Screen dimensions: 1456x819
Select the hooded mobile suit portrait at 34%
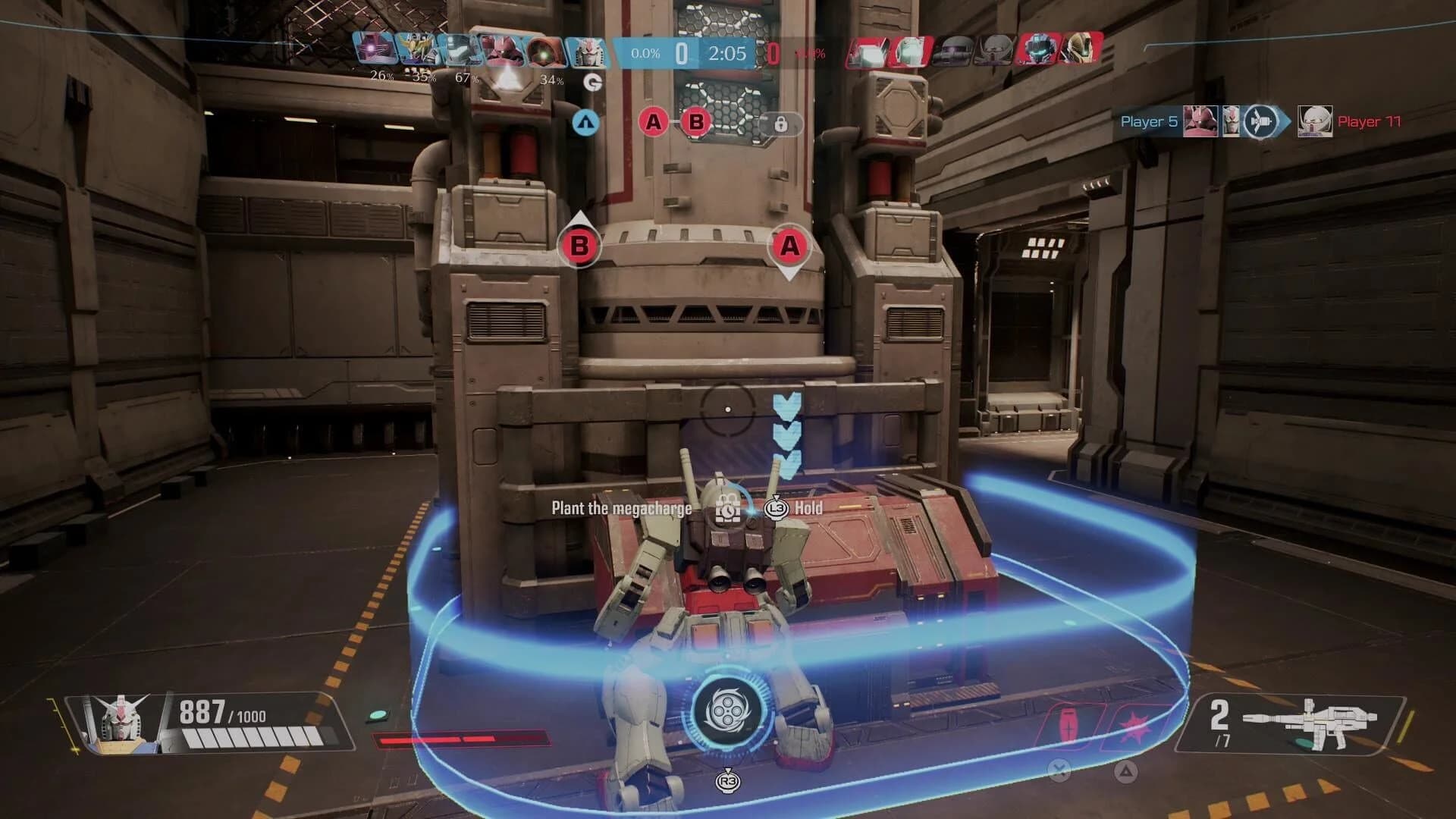point(546,53)
